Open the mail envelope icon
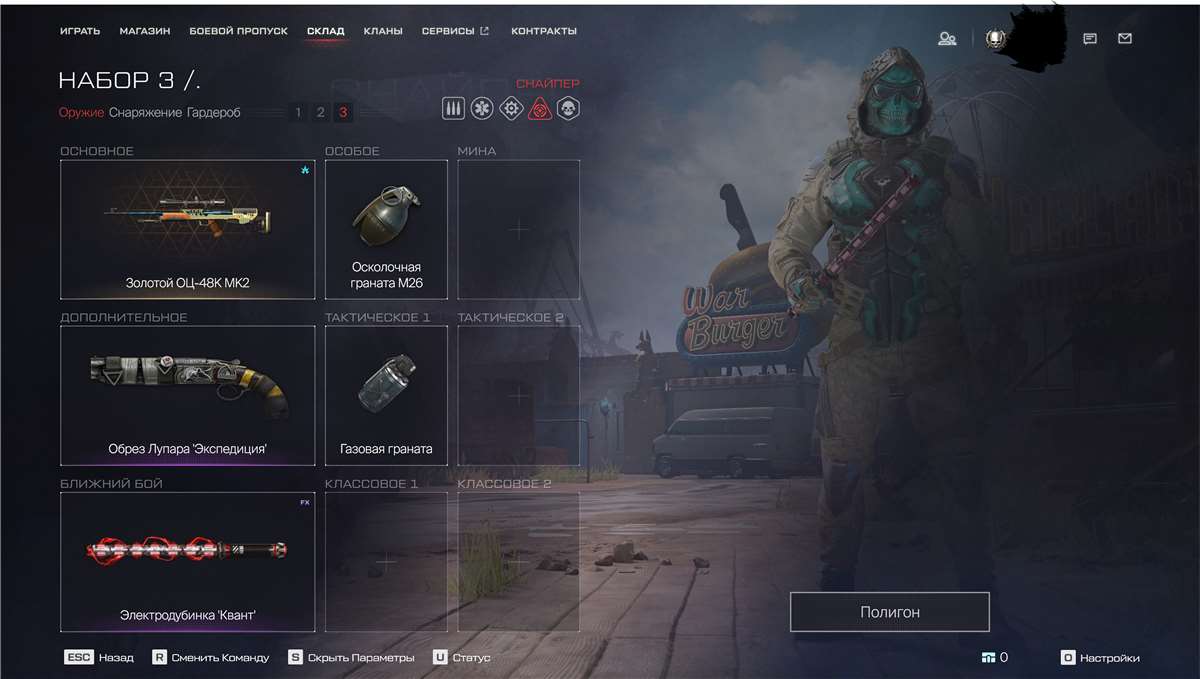The width and height of the screenshot is (1200, 679). 1125,39
